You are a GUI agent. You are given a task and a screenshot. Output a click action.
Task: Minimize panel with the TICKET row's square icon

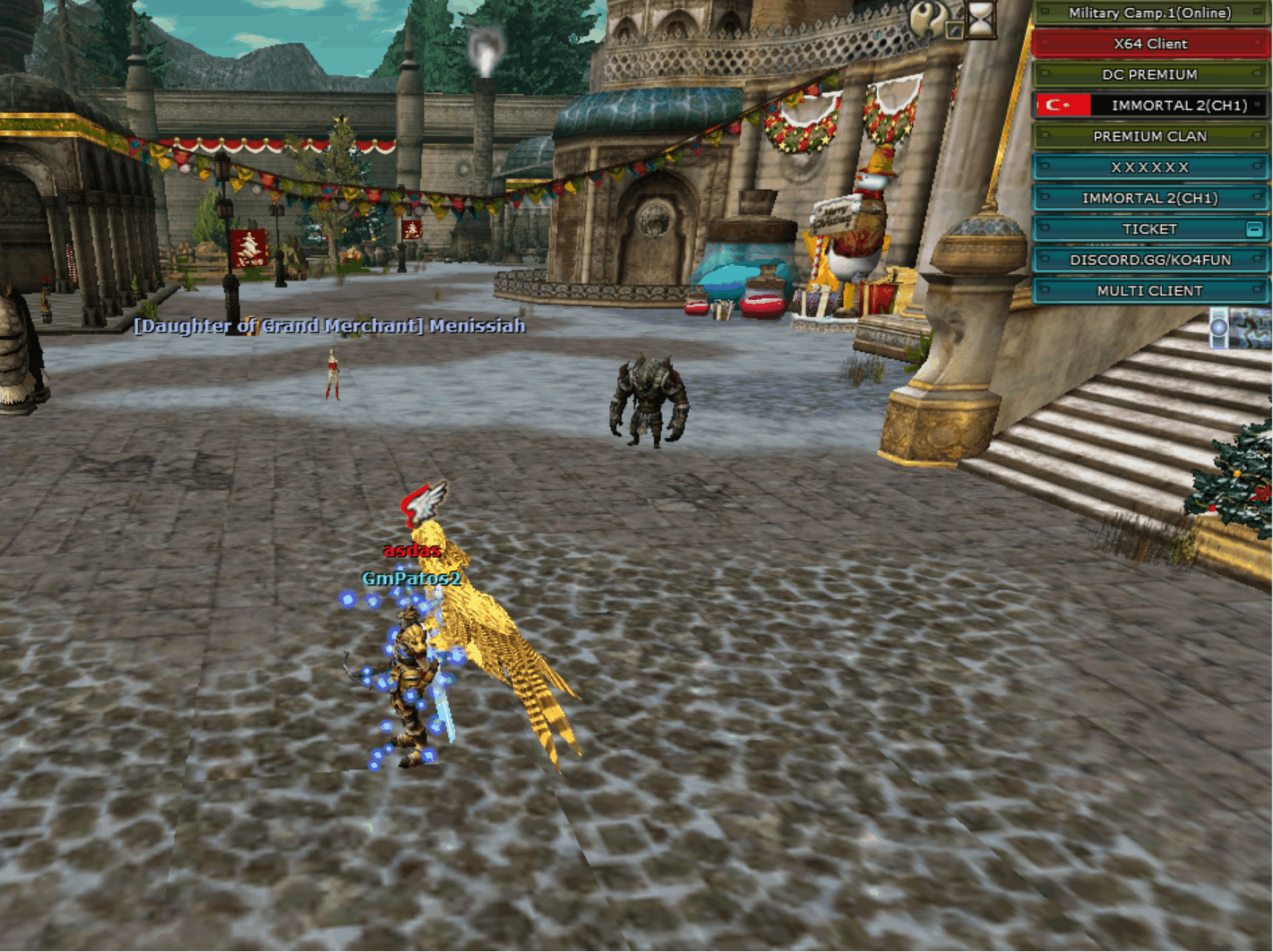[1254, 229]
